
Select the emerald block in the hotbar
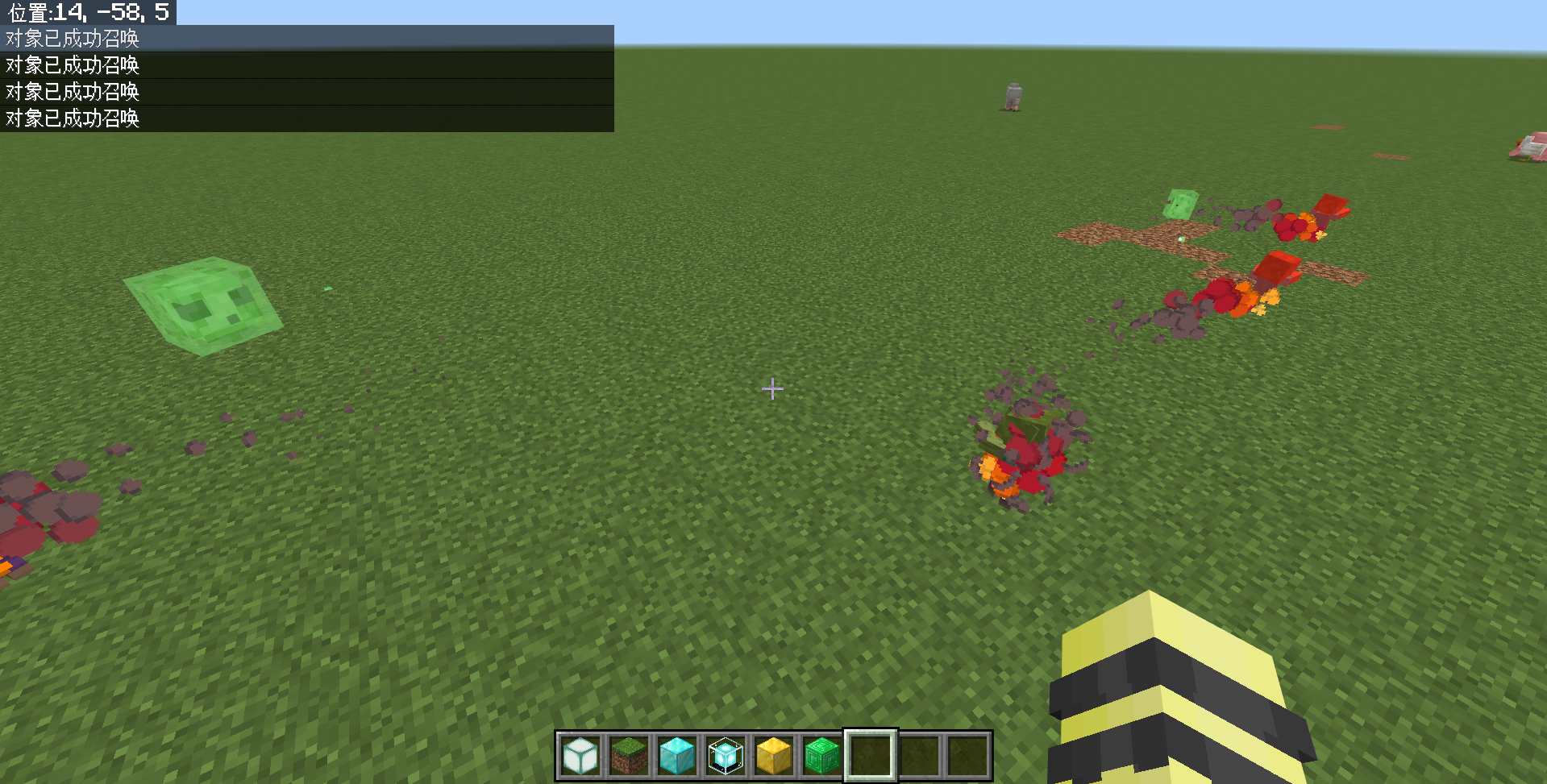point(821,756)
